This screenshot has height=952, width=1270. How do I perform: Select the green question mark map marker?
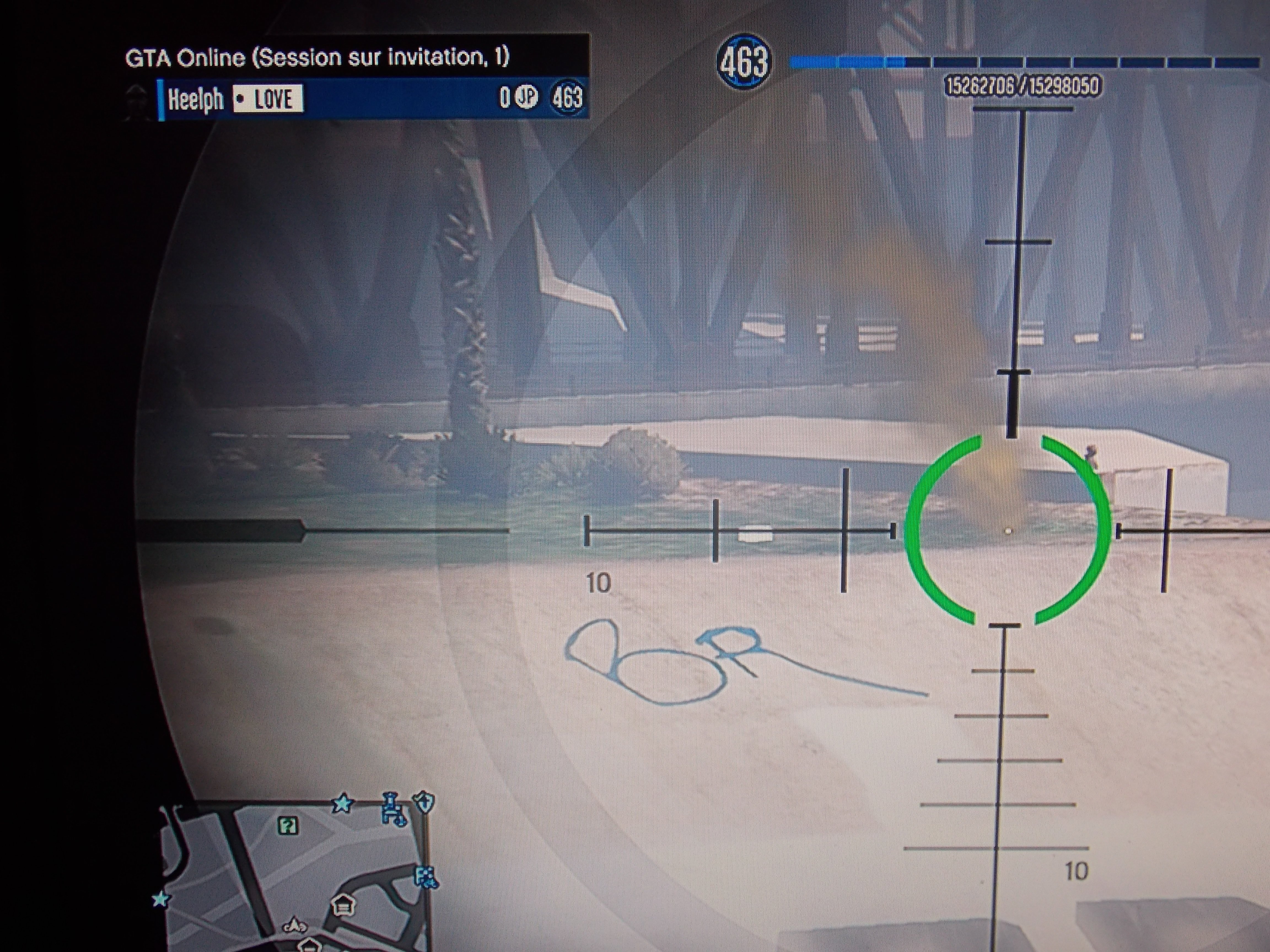click(x=288, y=826)
